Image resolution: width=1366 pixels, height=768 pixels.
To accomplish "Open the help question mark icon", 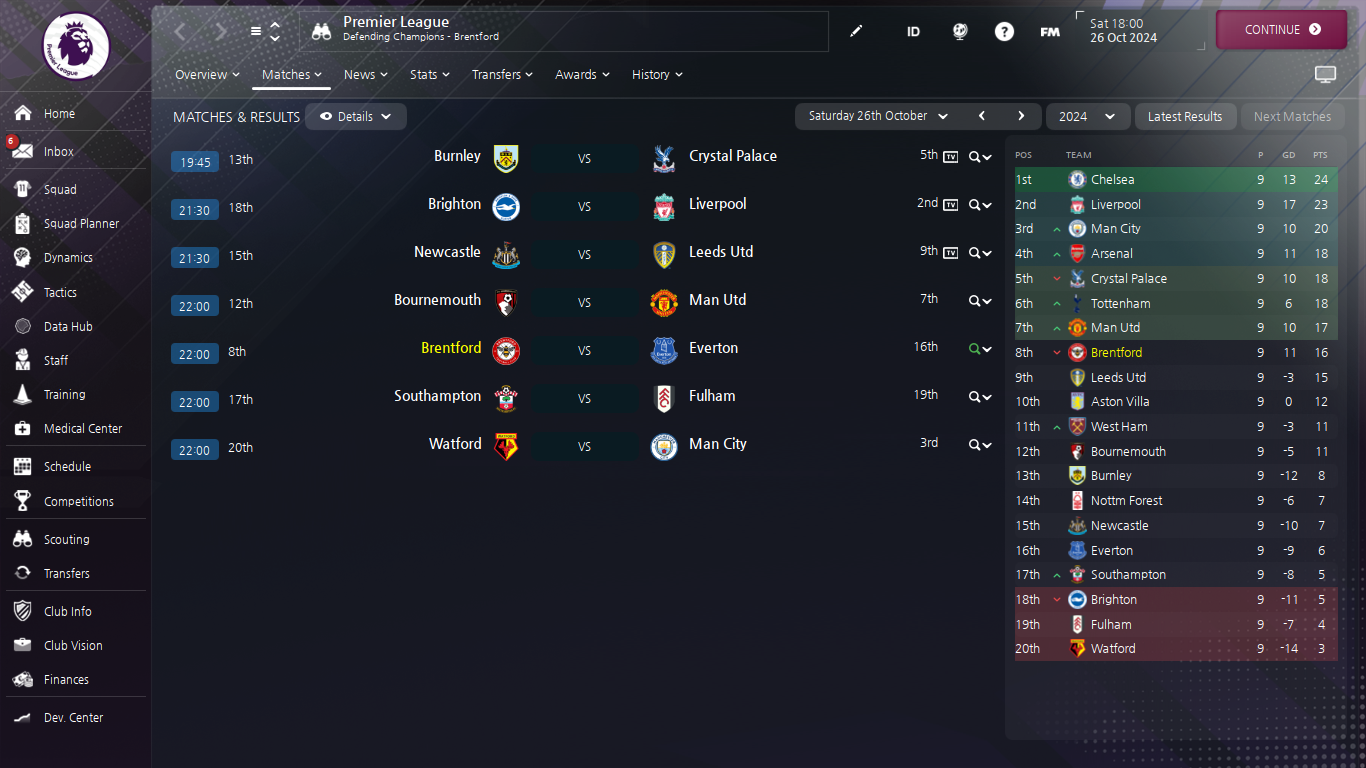I will pos(1004,32).
